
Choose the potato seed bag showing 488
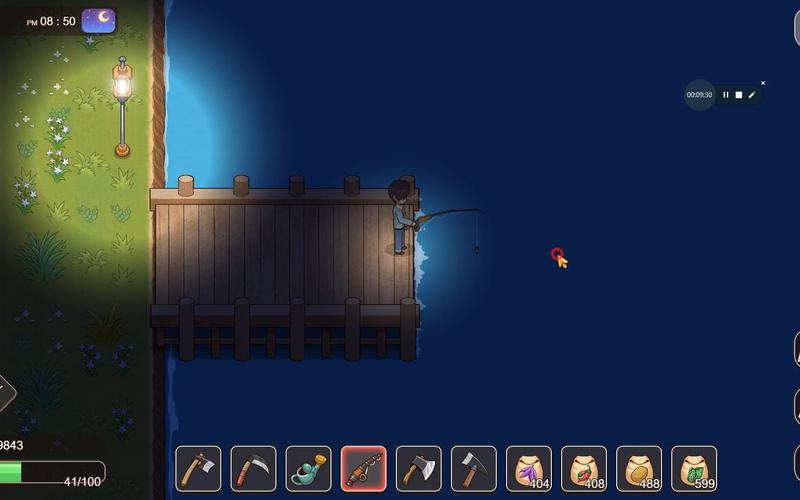pos(638,468)
